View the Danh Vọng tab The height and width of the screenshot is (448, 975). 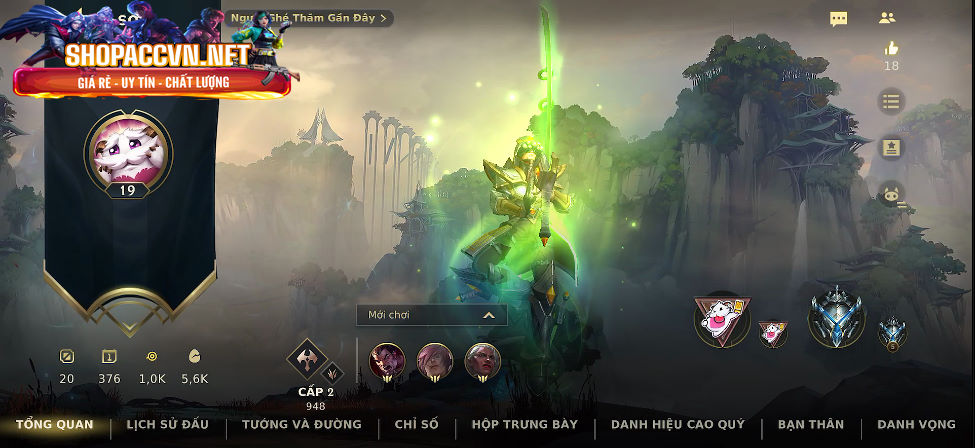[x=914, y=425]
